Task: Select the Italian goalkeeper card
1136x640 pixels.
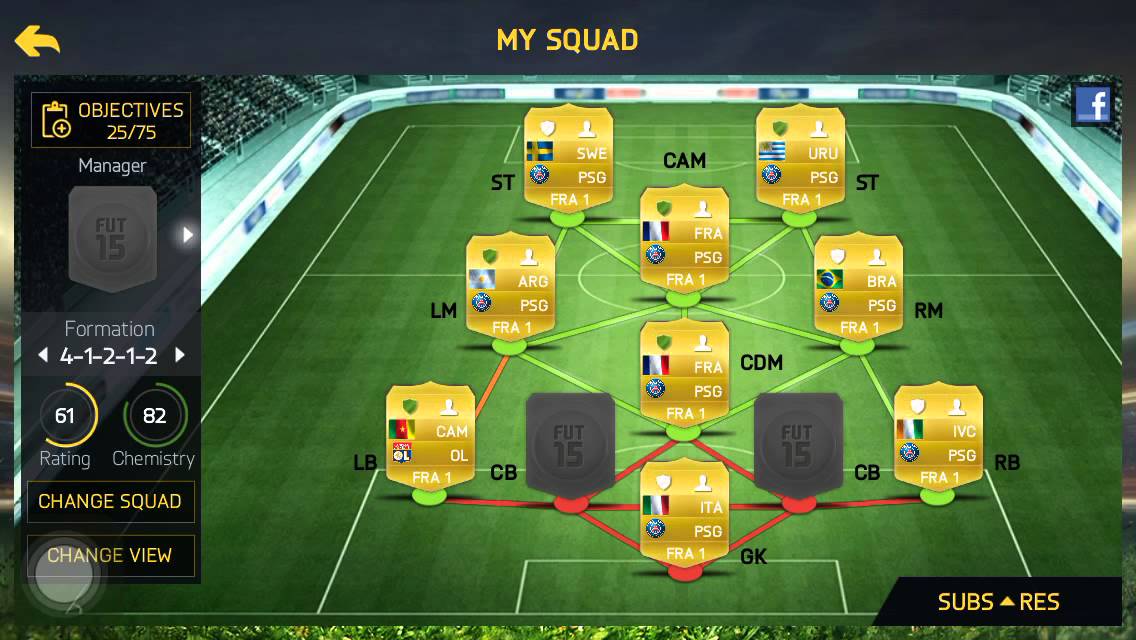Action: (x=684, y=511)
